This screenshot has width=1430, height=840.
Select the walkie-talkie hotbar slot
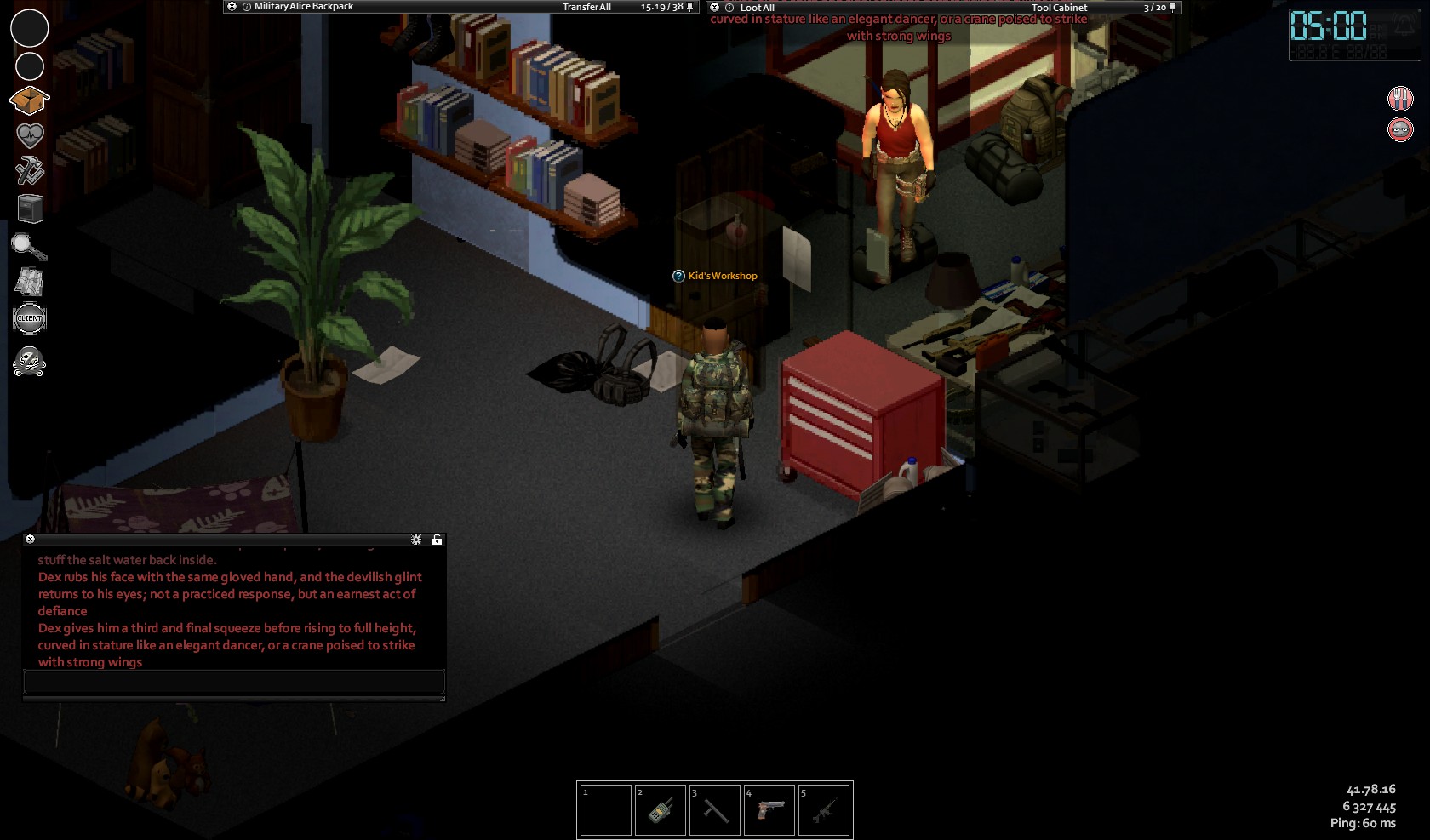click(x=661, y=810)
